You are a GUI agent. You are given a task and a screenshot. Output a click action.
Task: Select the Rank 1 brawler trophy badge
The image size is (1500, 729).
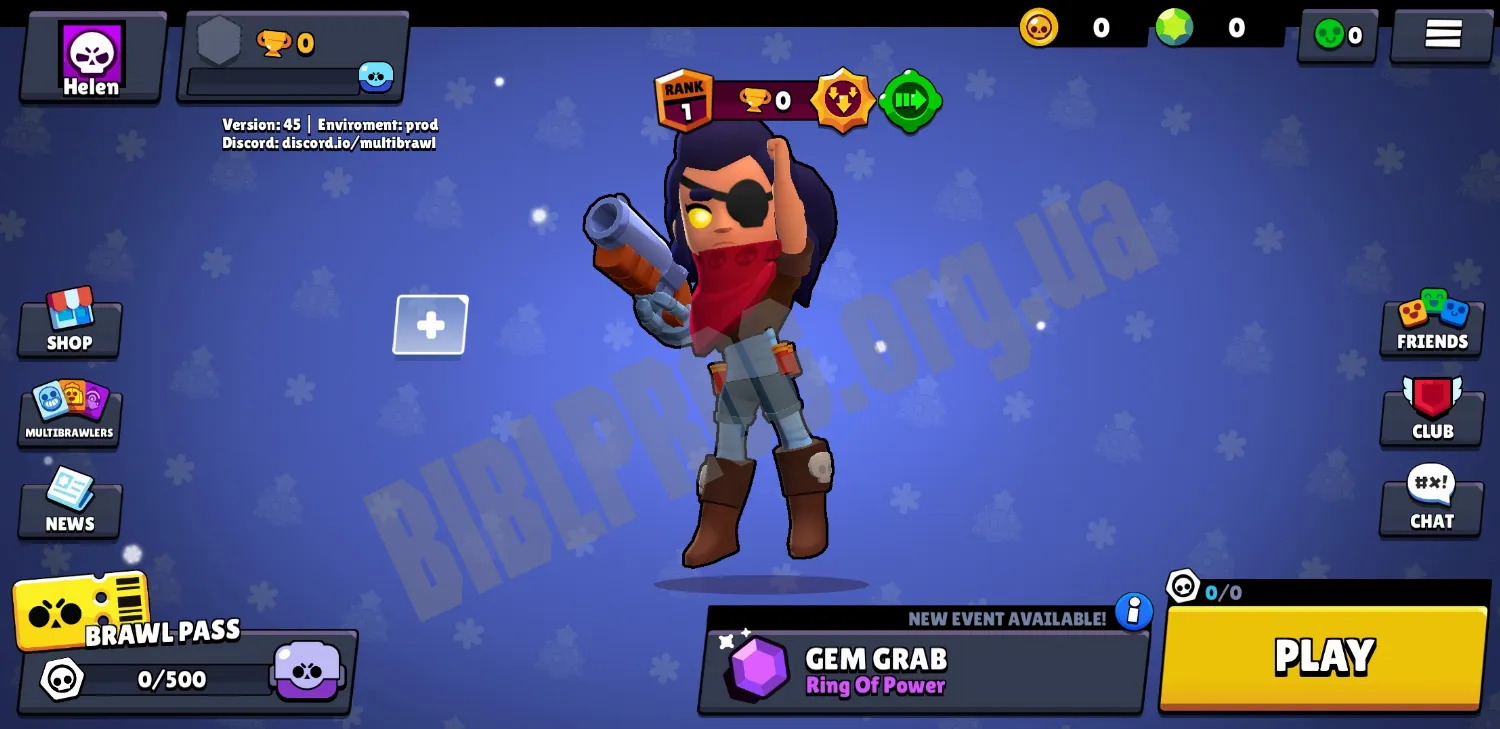[x=685, y=100]
